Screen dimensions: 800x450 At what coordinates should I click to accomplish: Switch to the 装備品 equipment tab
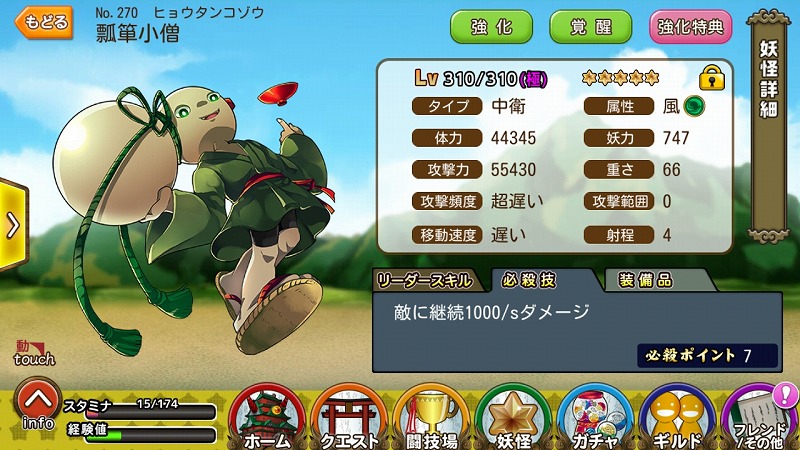[644, 280]
